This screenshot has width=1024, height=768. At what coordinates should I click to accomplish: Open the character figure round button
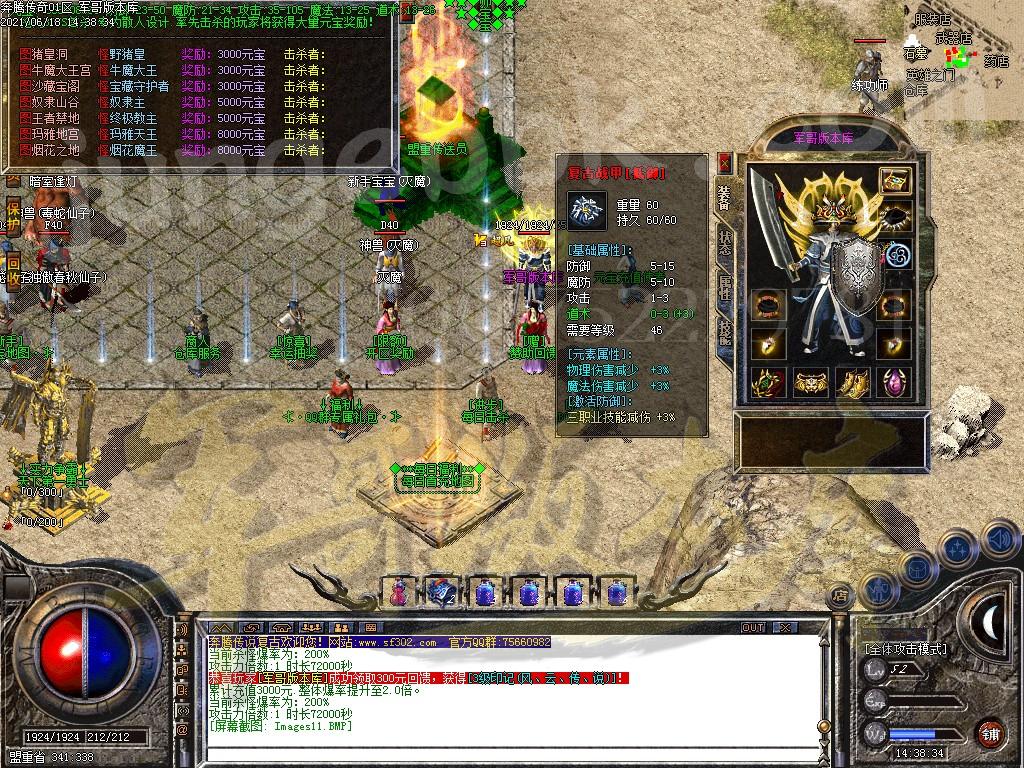(x=877, y=589)
